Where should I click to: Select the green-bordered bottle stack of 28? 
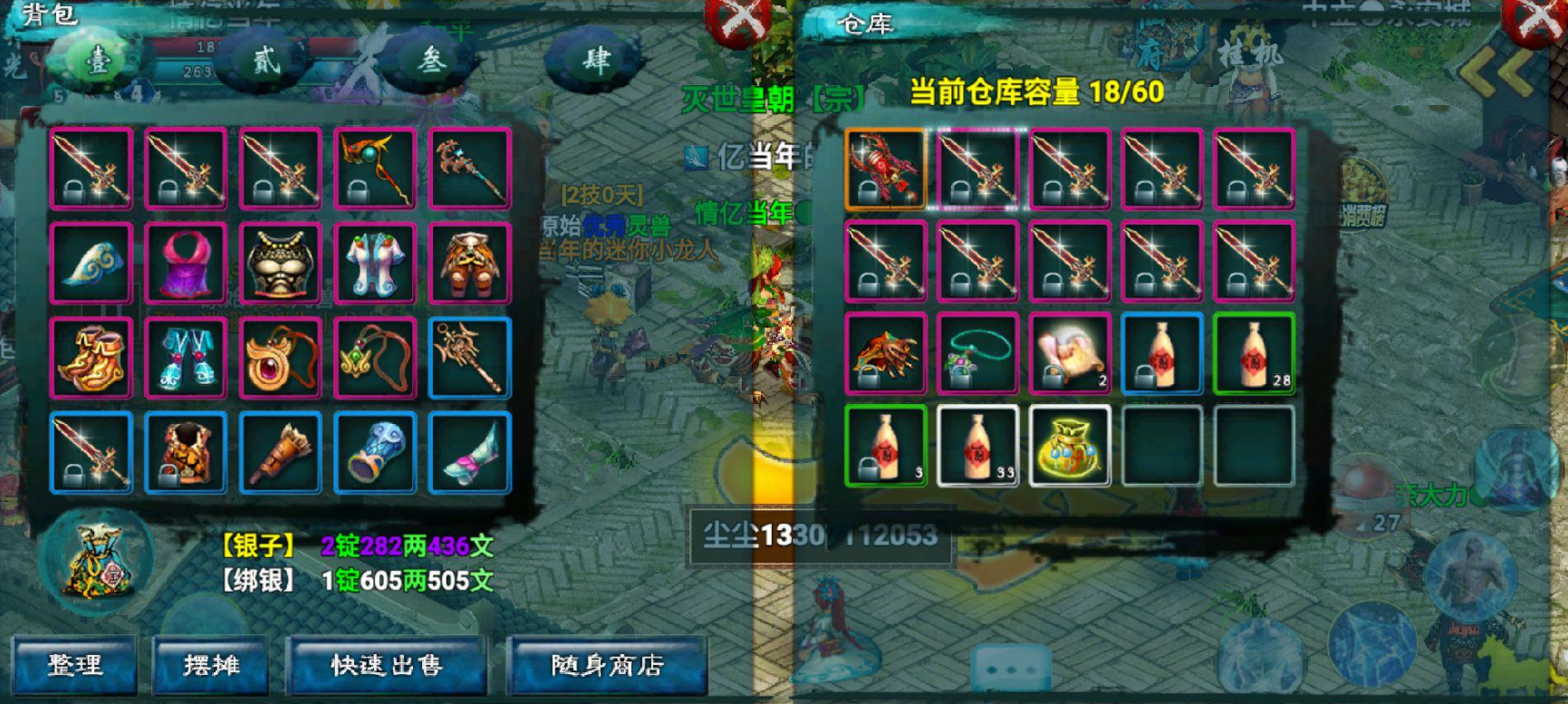1255,355
